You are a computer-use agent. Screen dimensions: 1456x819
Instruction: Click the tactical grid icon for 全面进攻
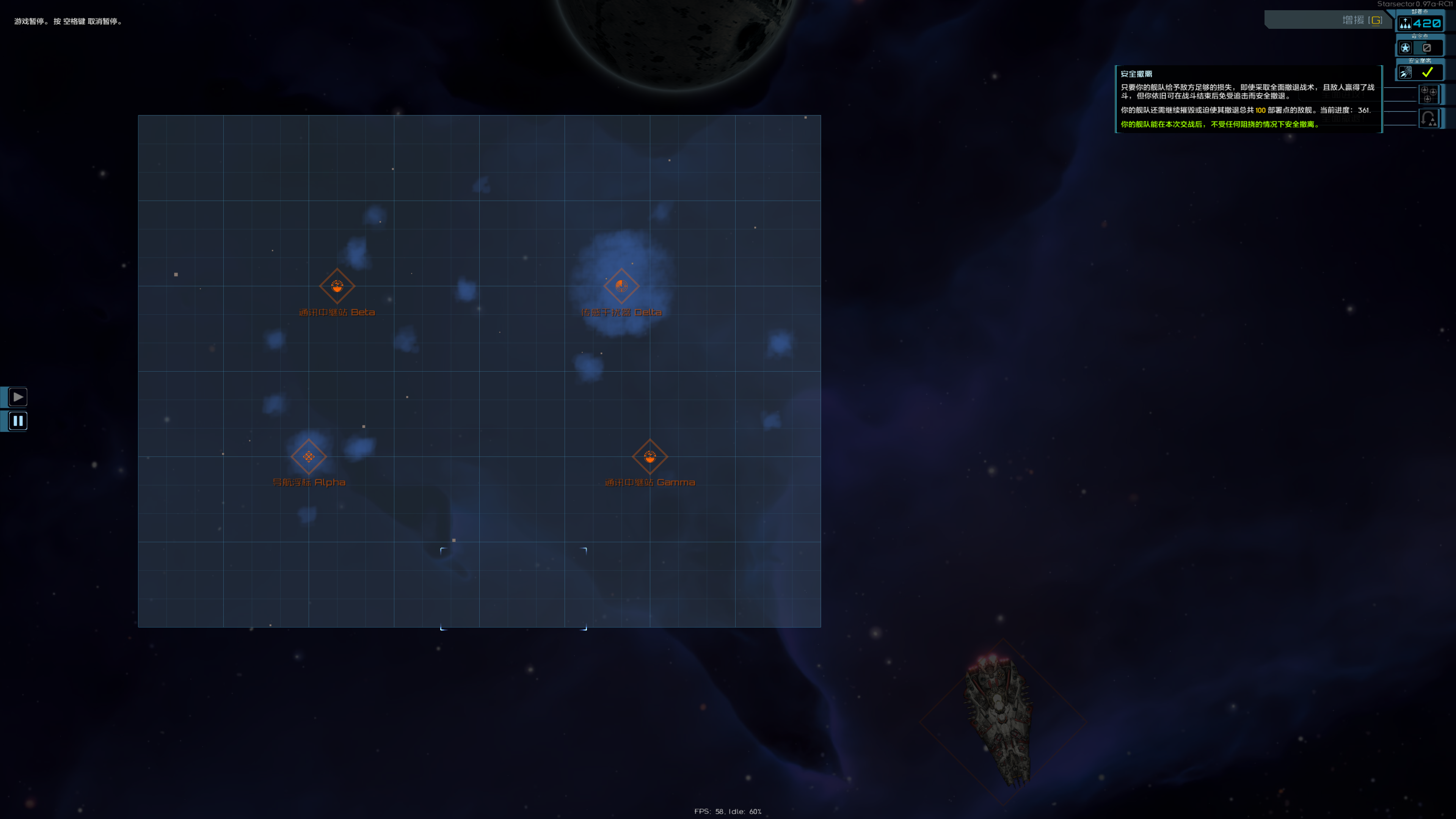point(1429,94)
